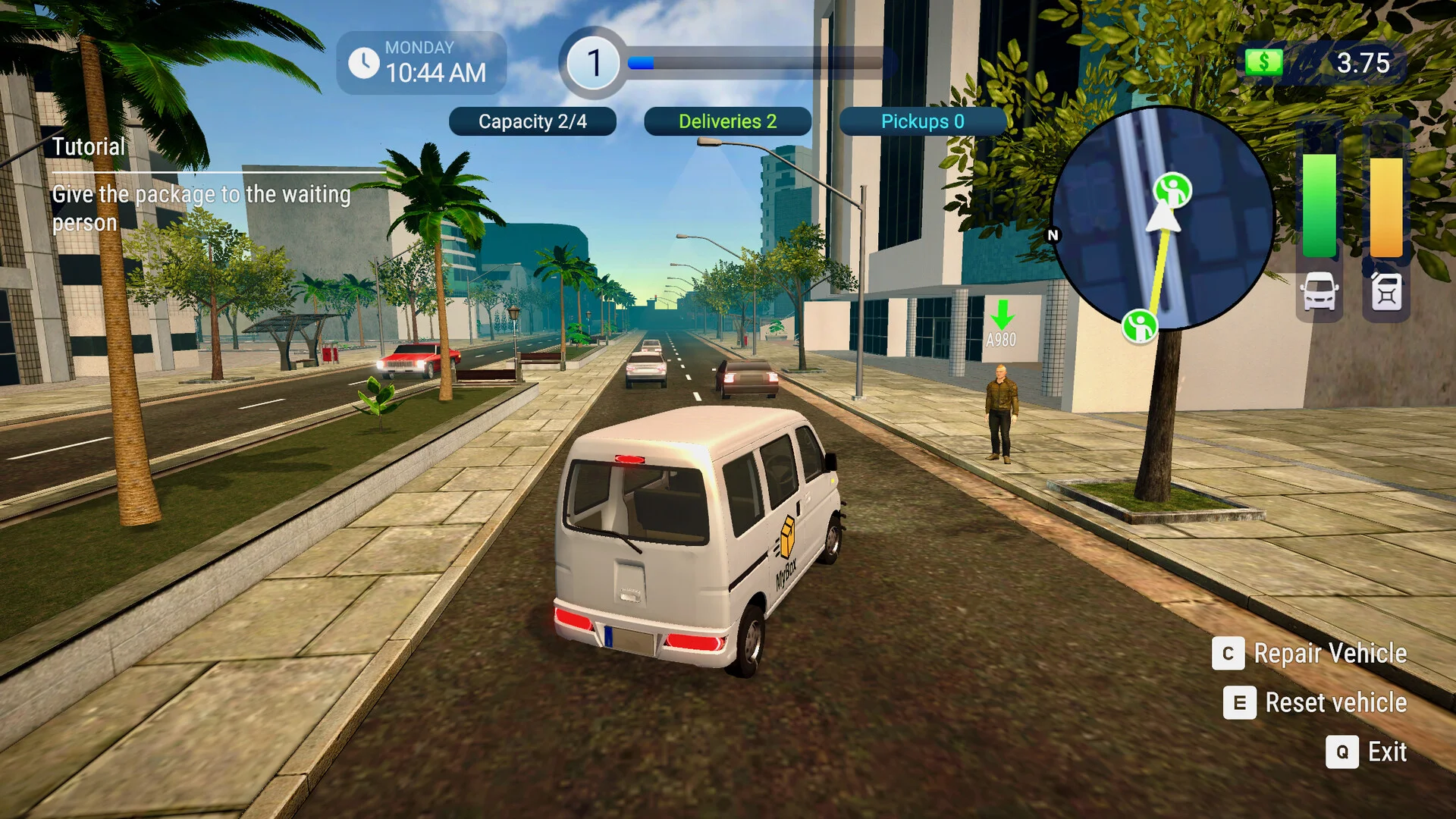The width and height of the screenshot is (1456, 819).
Task: Open the Deliveries 2 list
Action: tap(727, 121)
